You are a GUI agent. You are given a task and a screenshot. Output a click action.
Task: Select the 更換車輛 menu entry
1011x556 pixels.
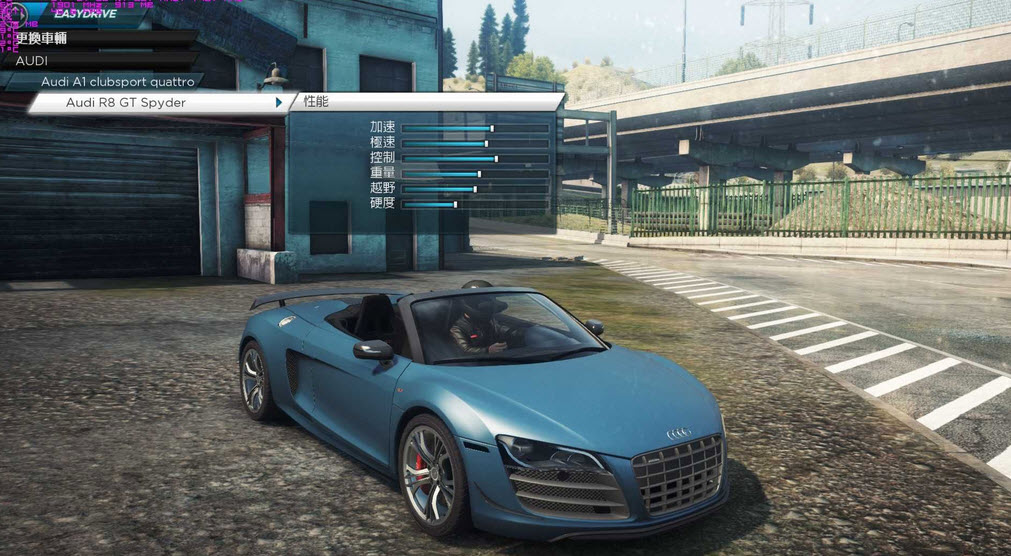point(42,38)
